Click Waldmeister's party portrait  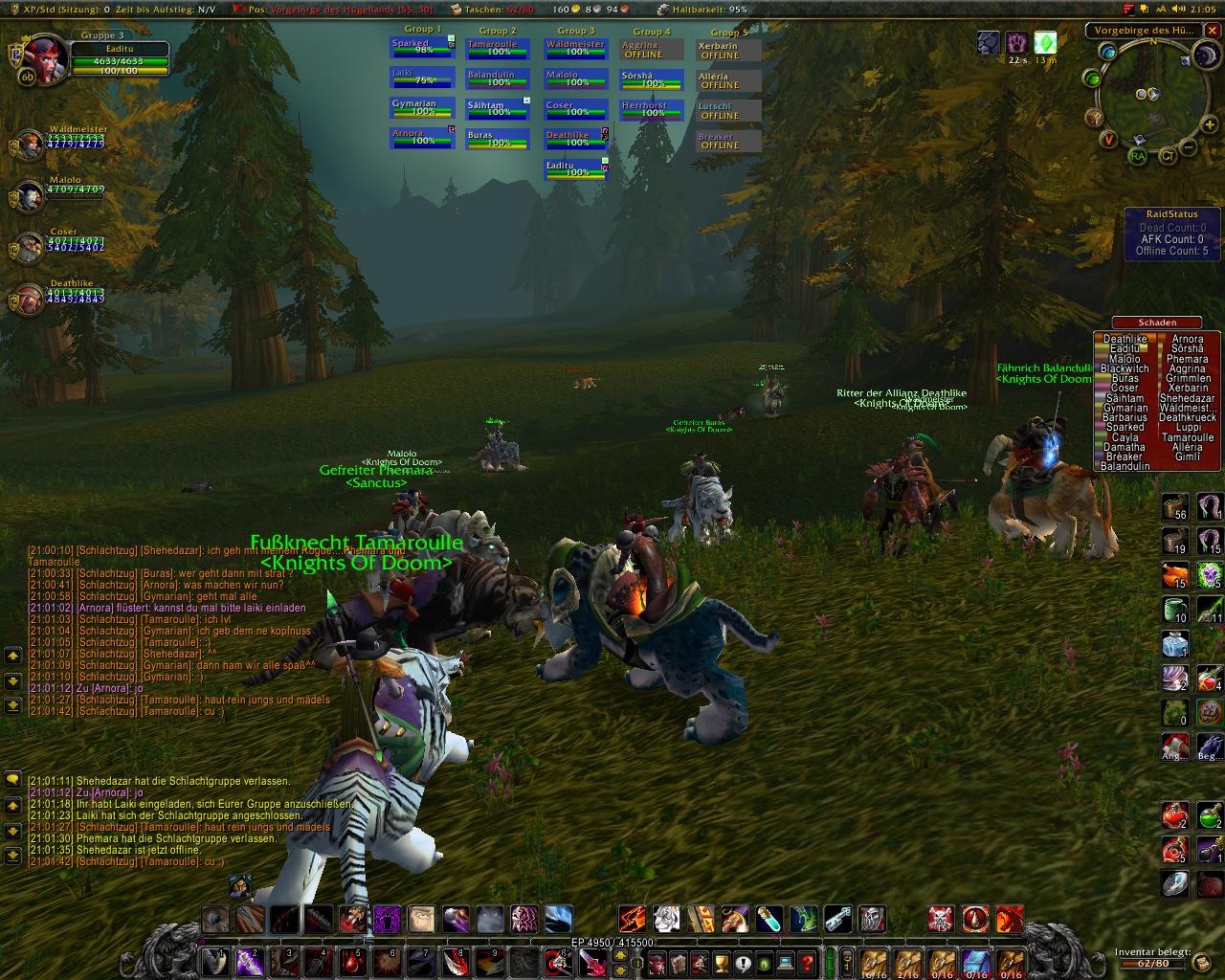click(29, 146)
